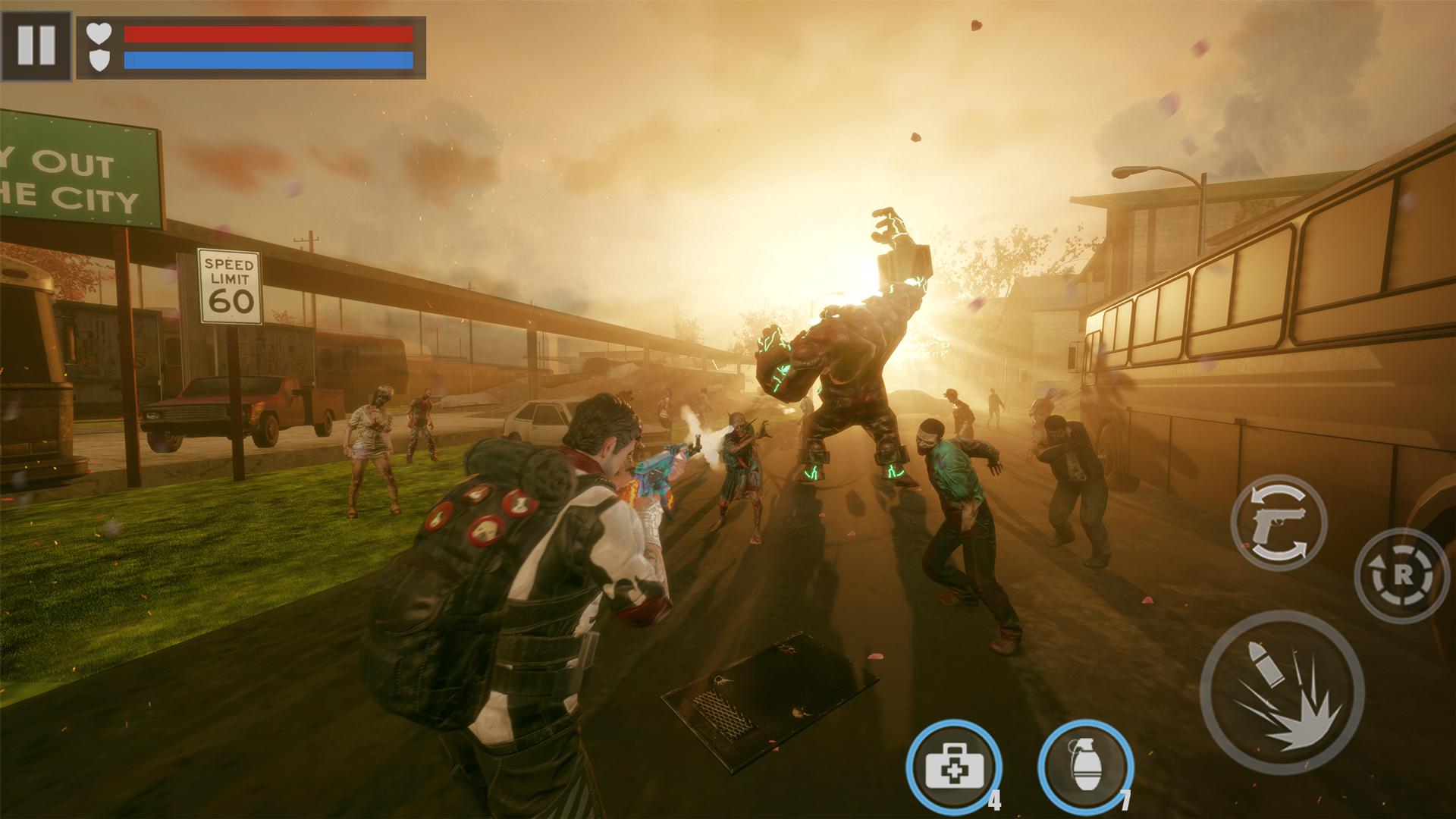Click the Speed Limit 60 sign
Image resolution: width=1456 pixels, height=819 pixels.
[x=231, y=285]
